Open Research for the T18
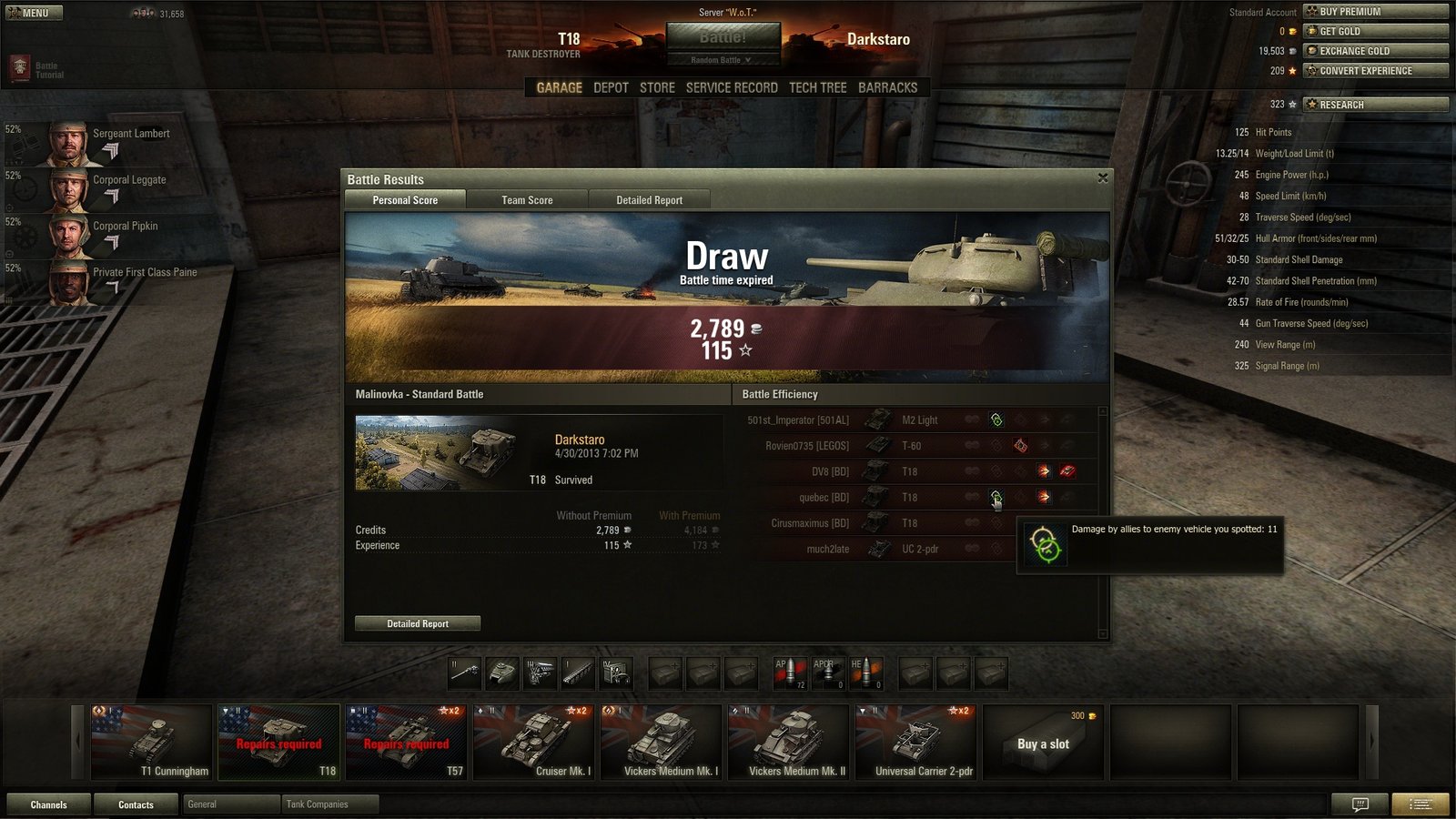The height and width of the screenshot is (819, 1456). coord(1375,105)
